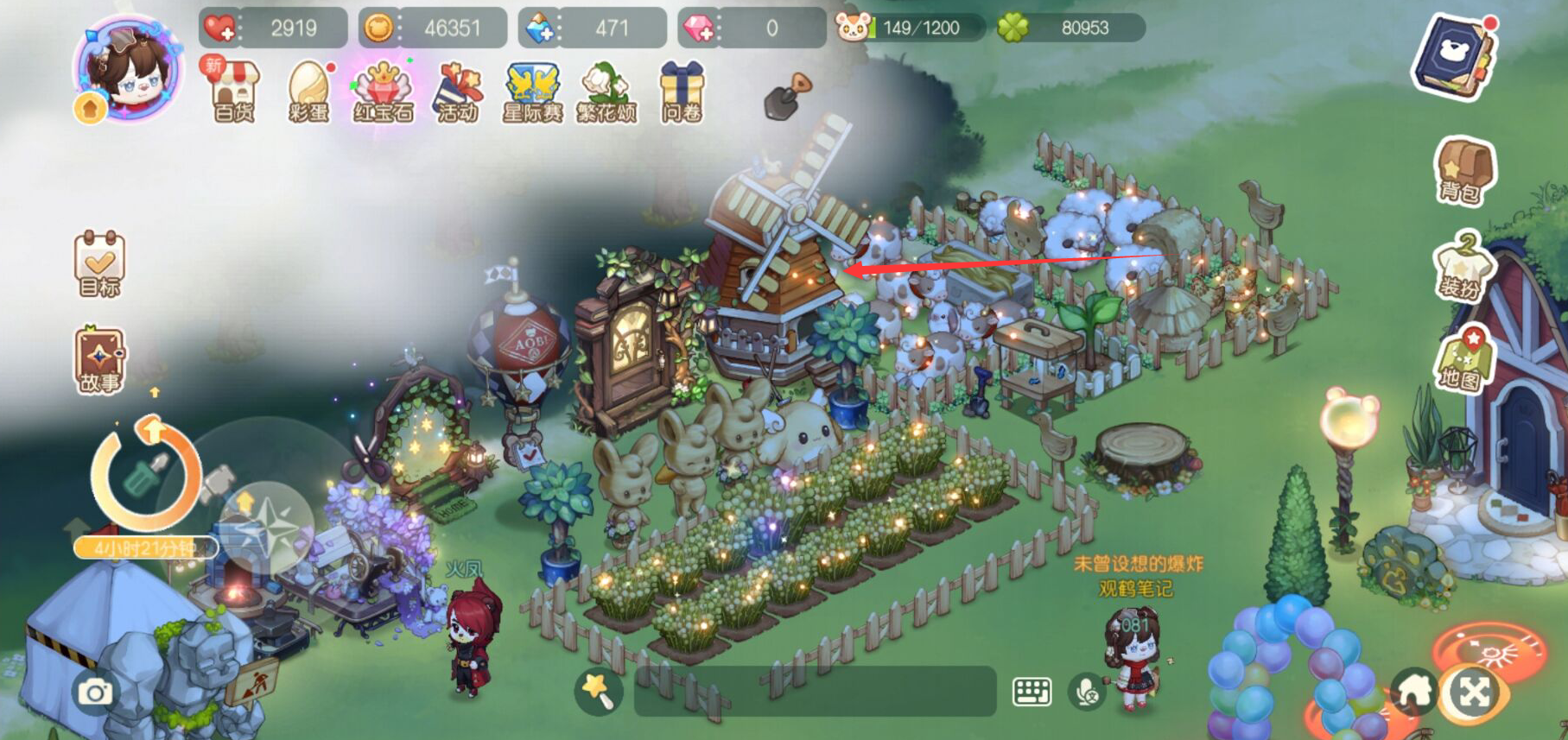Add more hearts with the plus button

(x=220, y=28)
